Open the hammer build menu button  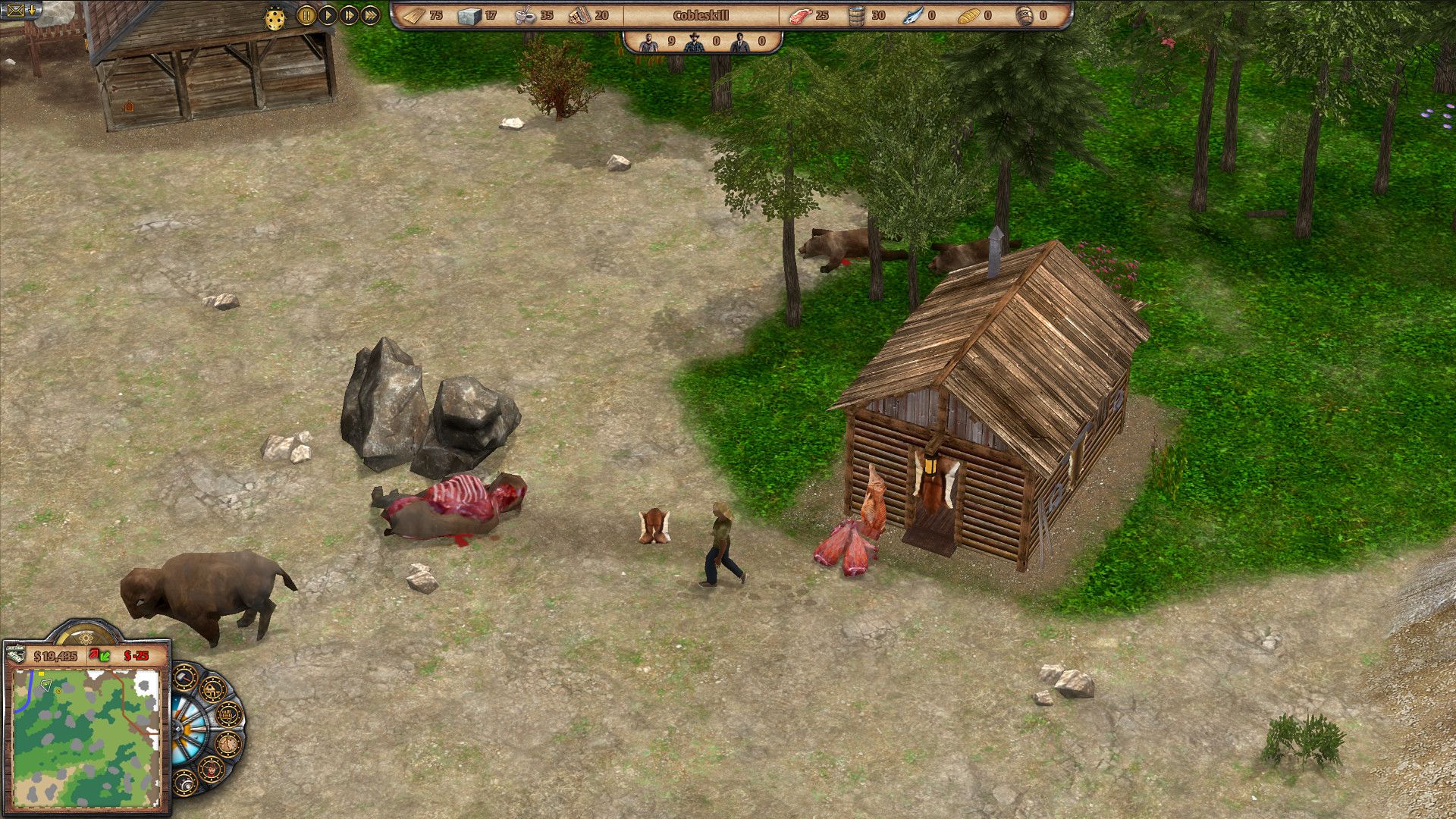click(x=185, y=677)
